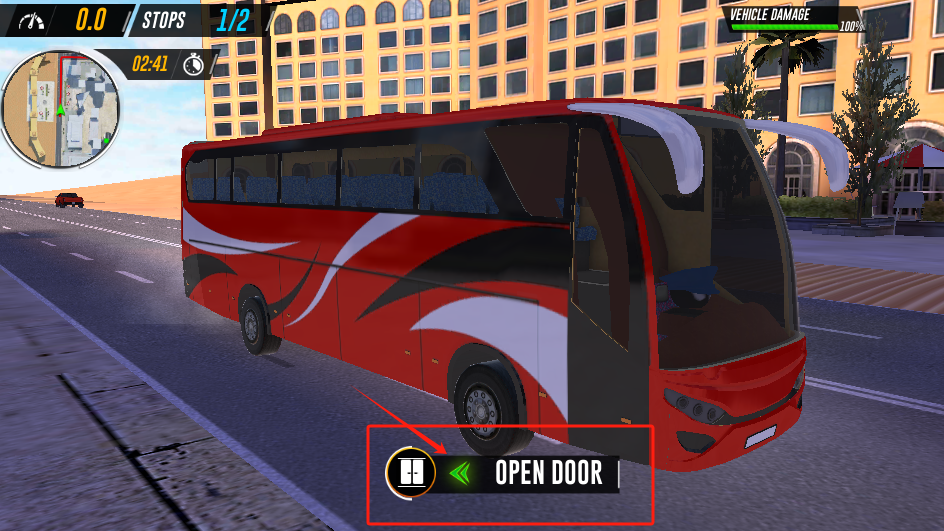This screenshot has width=944, height=531.
Task: Tap the Open Door button
Action: (x=548, y=473)
